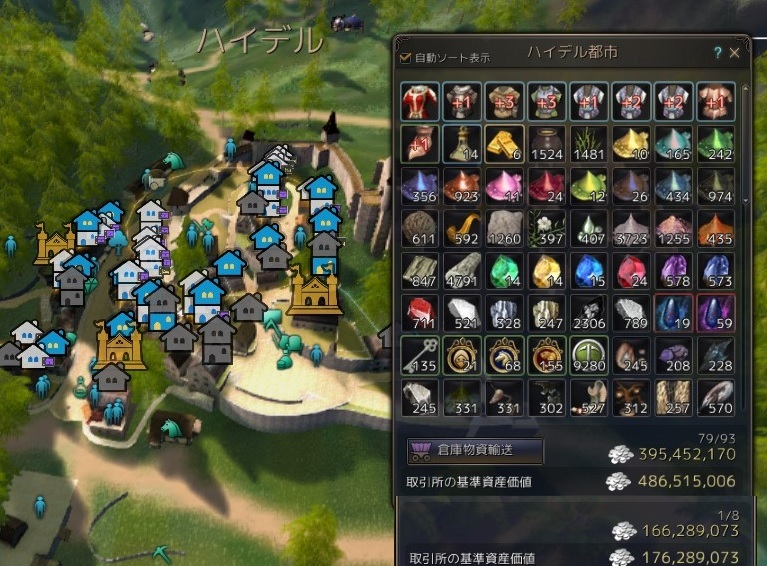Select the pink powder stack of 11
Image resolution: width=767 pixels, height=566 pixels.
point(504,187)
